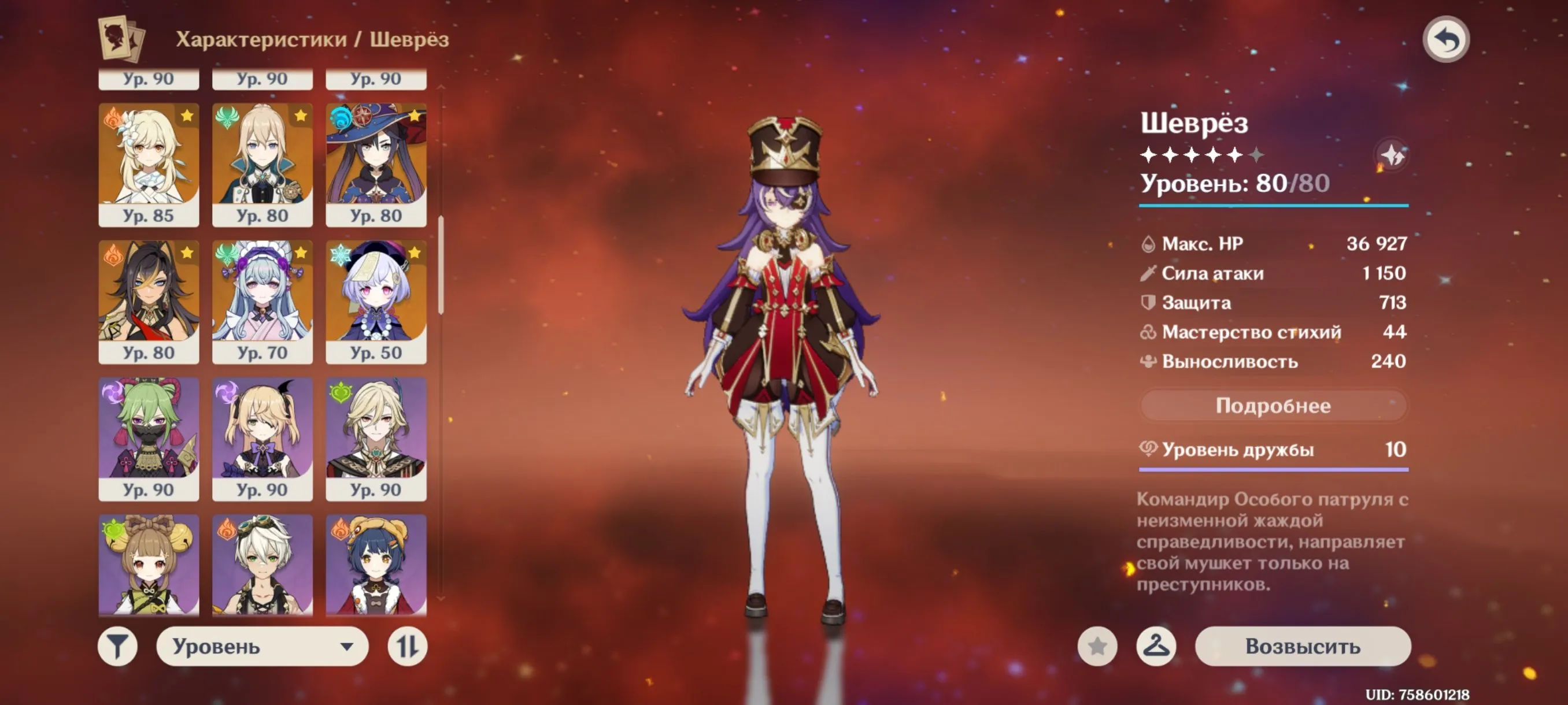Viewport: 1568px width, 705px height.
Task: Open the Уровень sorting dropdown
Action: click(262, 647)
